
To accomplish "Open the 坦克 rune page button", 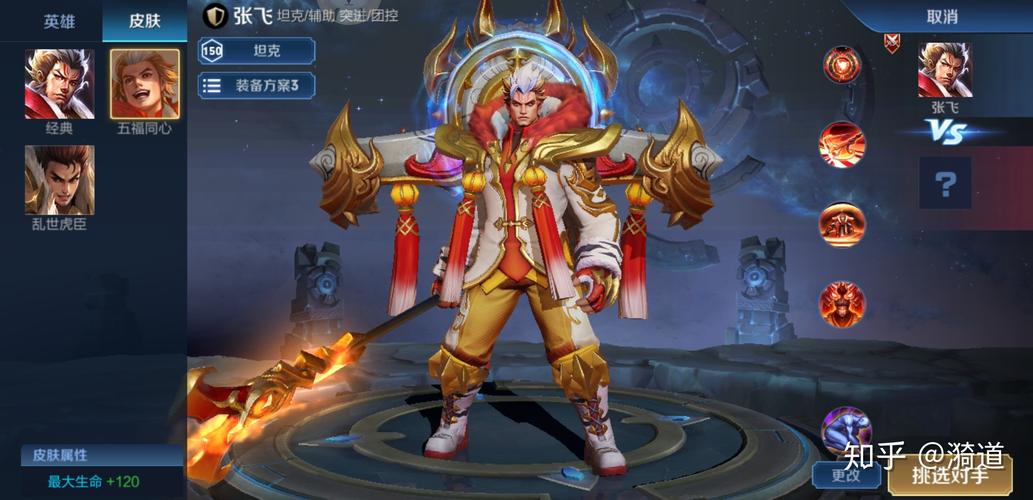I will 257,51.
